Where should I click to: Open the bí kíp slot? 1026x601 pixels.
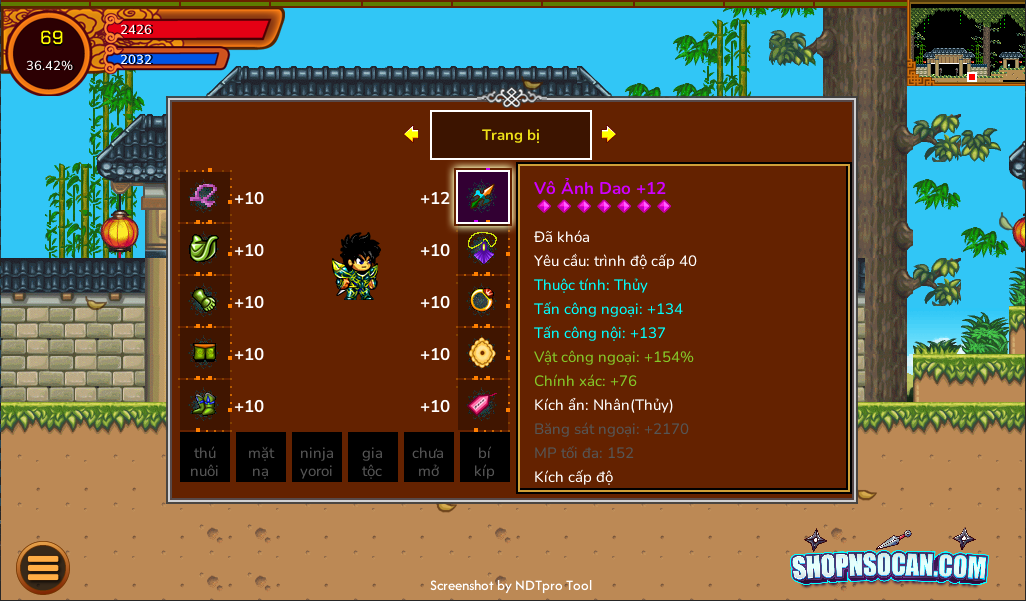pyautogui.click(x=485, y=458)
